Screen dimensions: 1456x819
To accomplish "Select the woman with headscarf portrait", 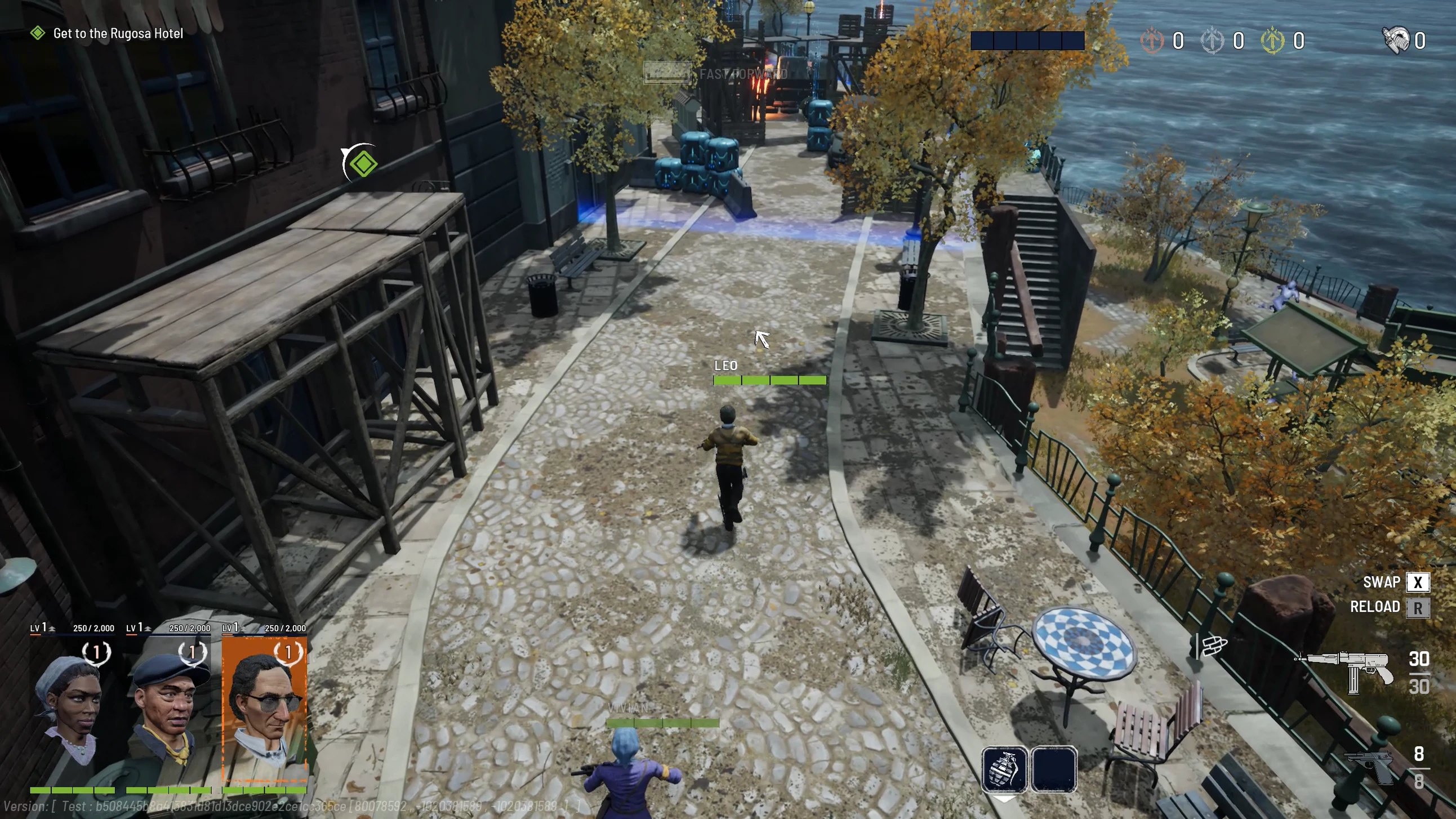I will (72, 712).
